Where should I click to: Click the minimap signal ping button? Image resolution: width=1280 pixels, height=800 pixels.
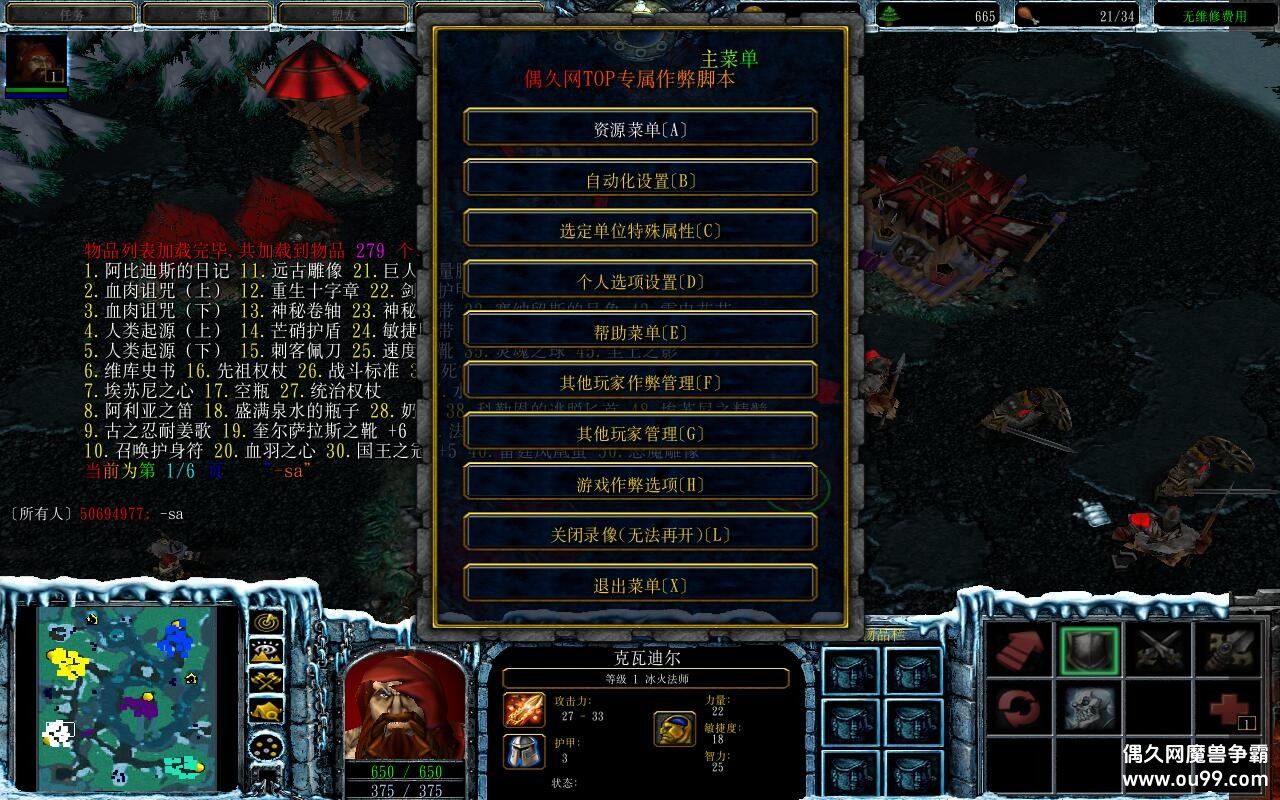(x=266, y=622)
